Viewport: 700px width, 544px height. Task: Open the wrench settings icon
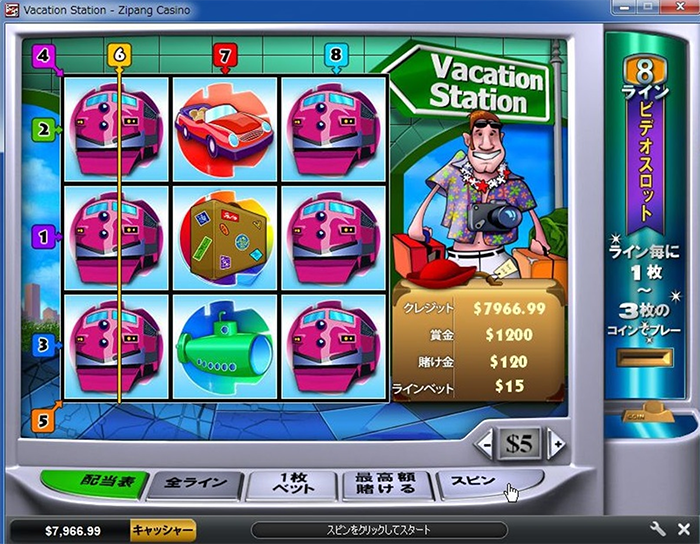pos(658,529)
